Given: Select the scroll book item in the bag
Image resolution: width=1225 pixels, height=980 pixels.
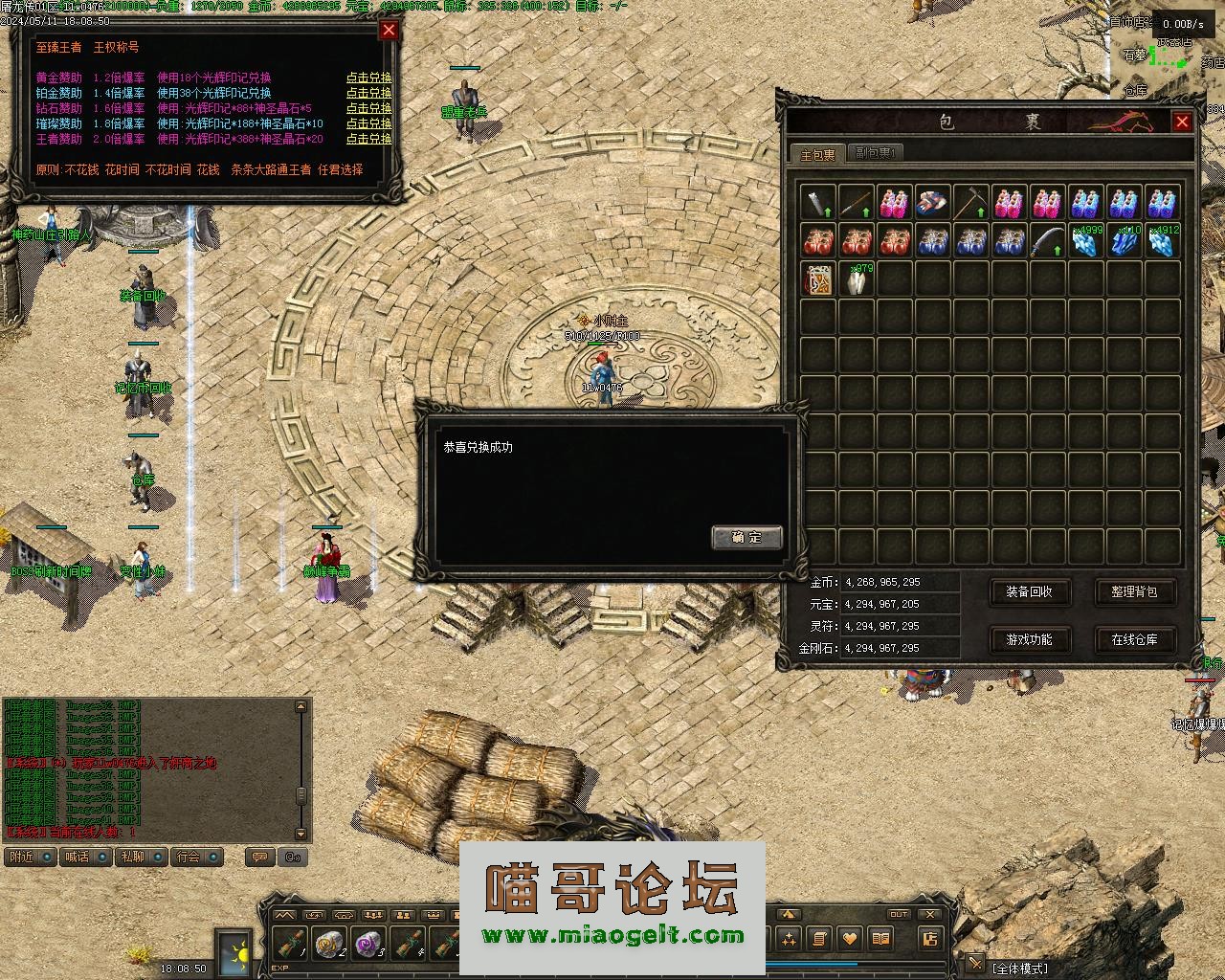Looking at the screenshot, I should point(817,279).
